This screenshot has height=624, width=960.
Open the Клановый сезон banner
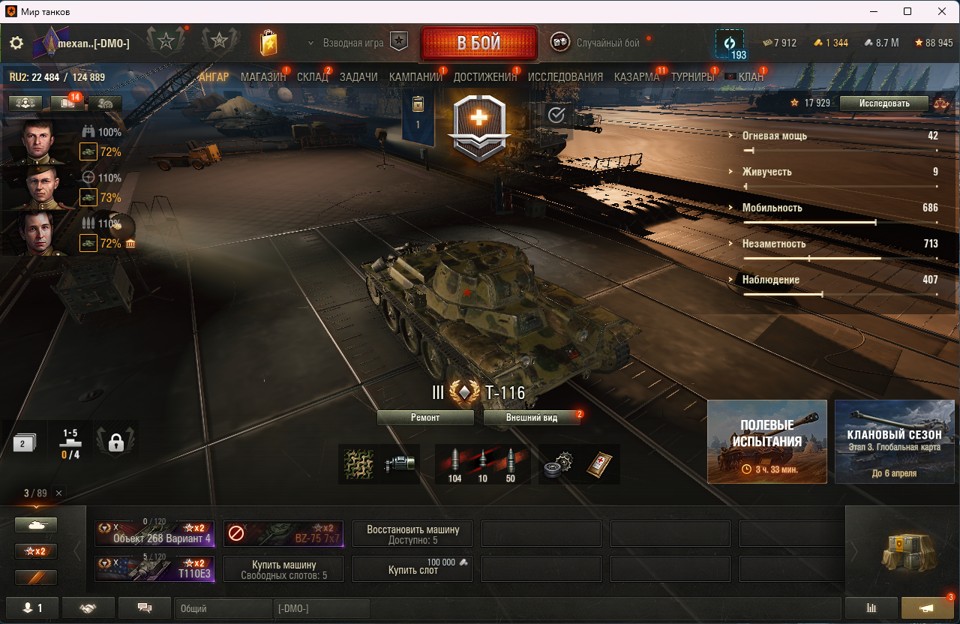(894, 441)
